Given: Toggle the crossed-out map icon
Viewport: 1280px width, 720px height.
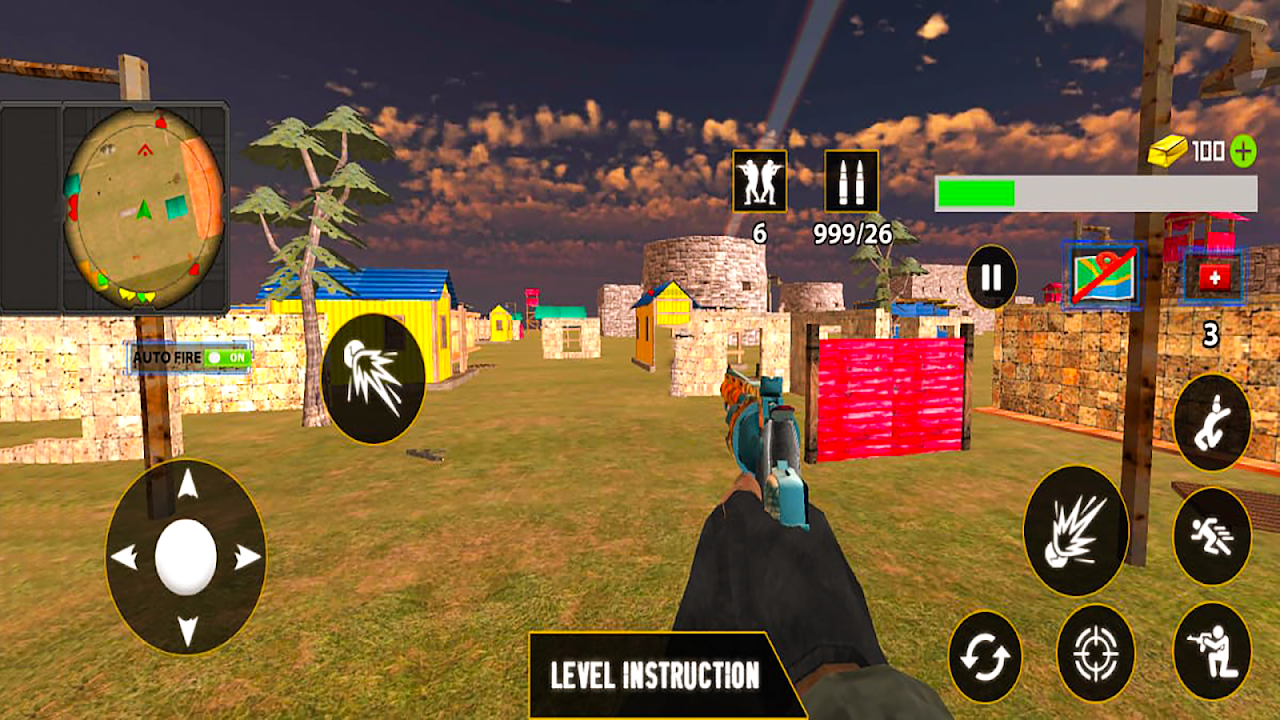Looking at the screenshot, I should pos(1102,276).
